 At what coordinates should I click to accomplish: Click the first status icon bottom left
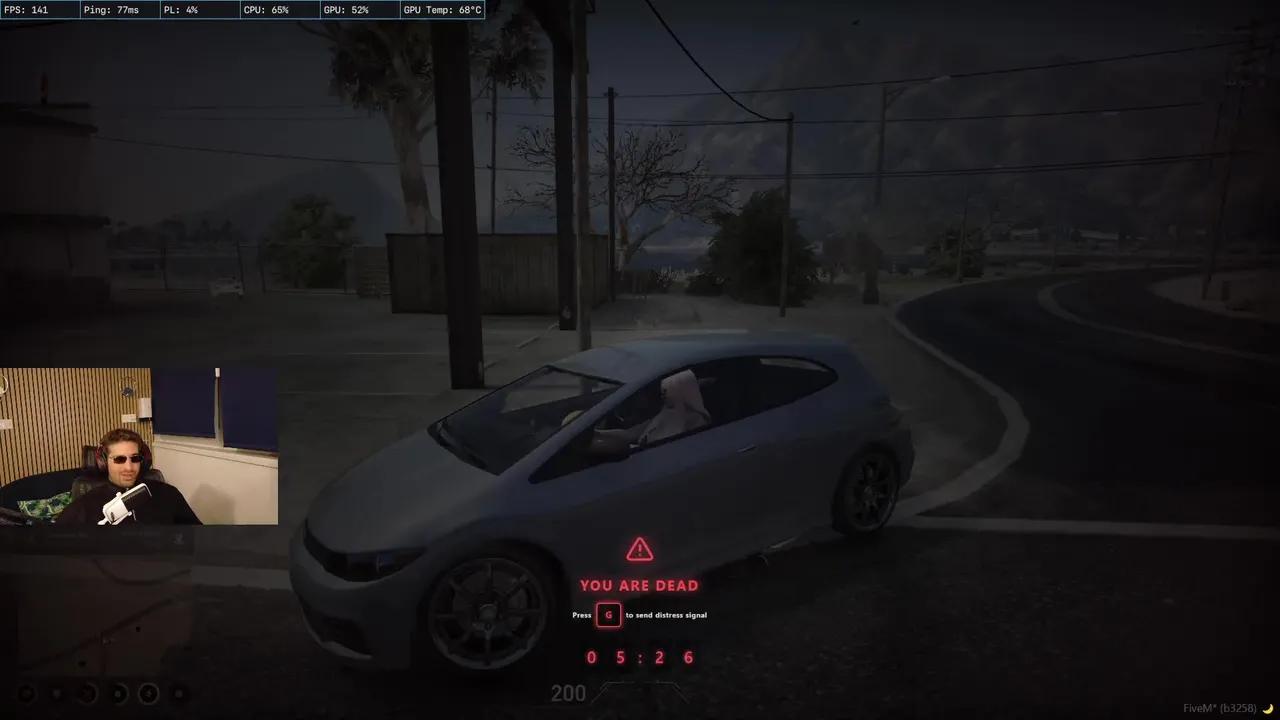[27, 693]
